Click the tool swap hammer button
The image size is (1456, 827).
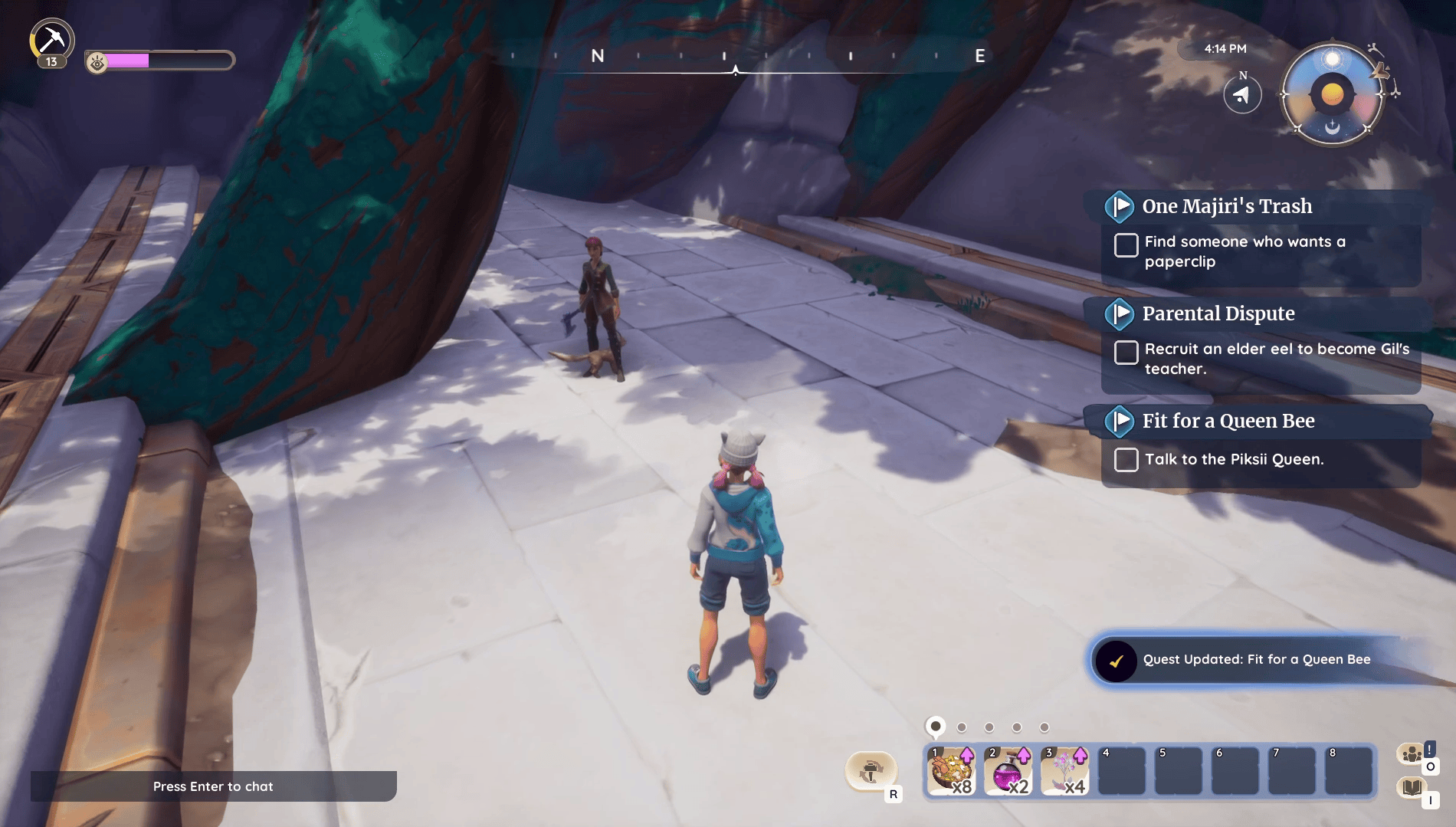pyautogui.click(x=871, y=770)
